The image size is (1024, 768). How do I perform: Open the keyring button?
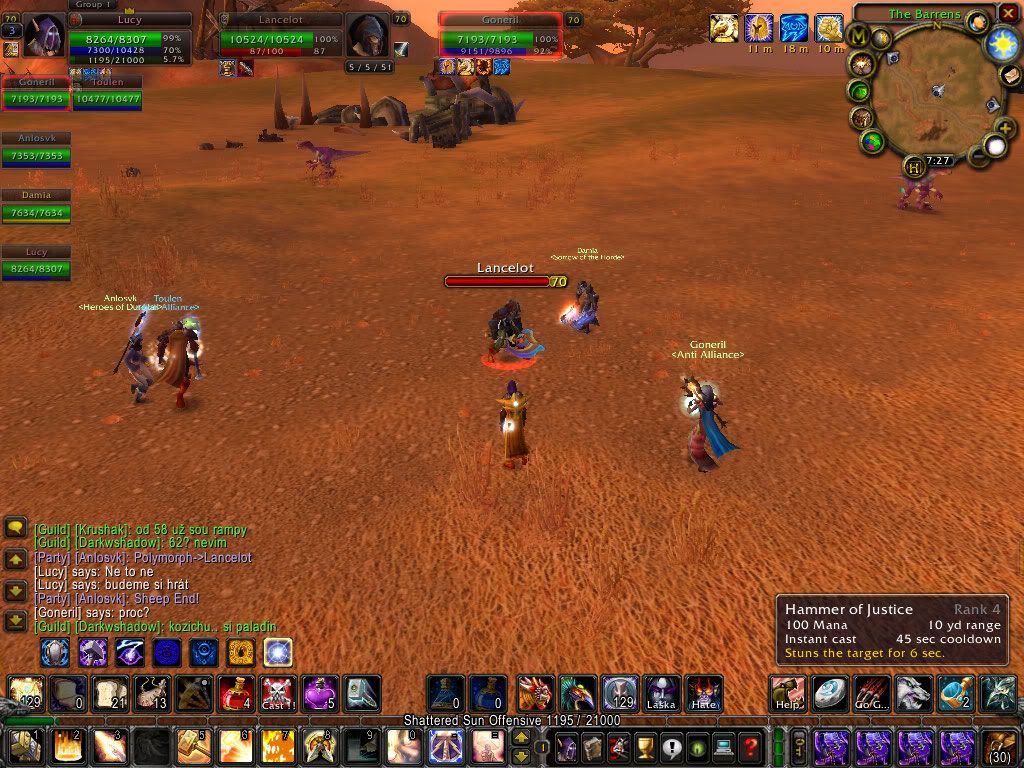click(799, 746)
